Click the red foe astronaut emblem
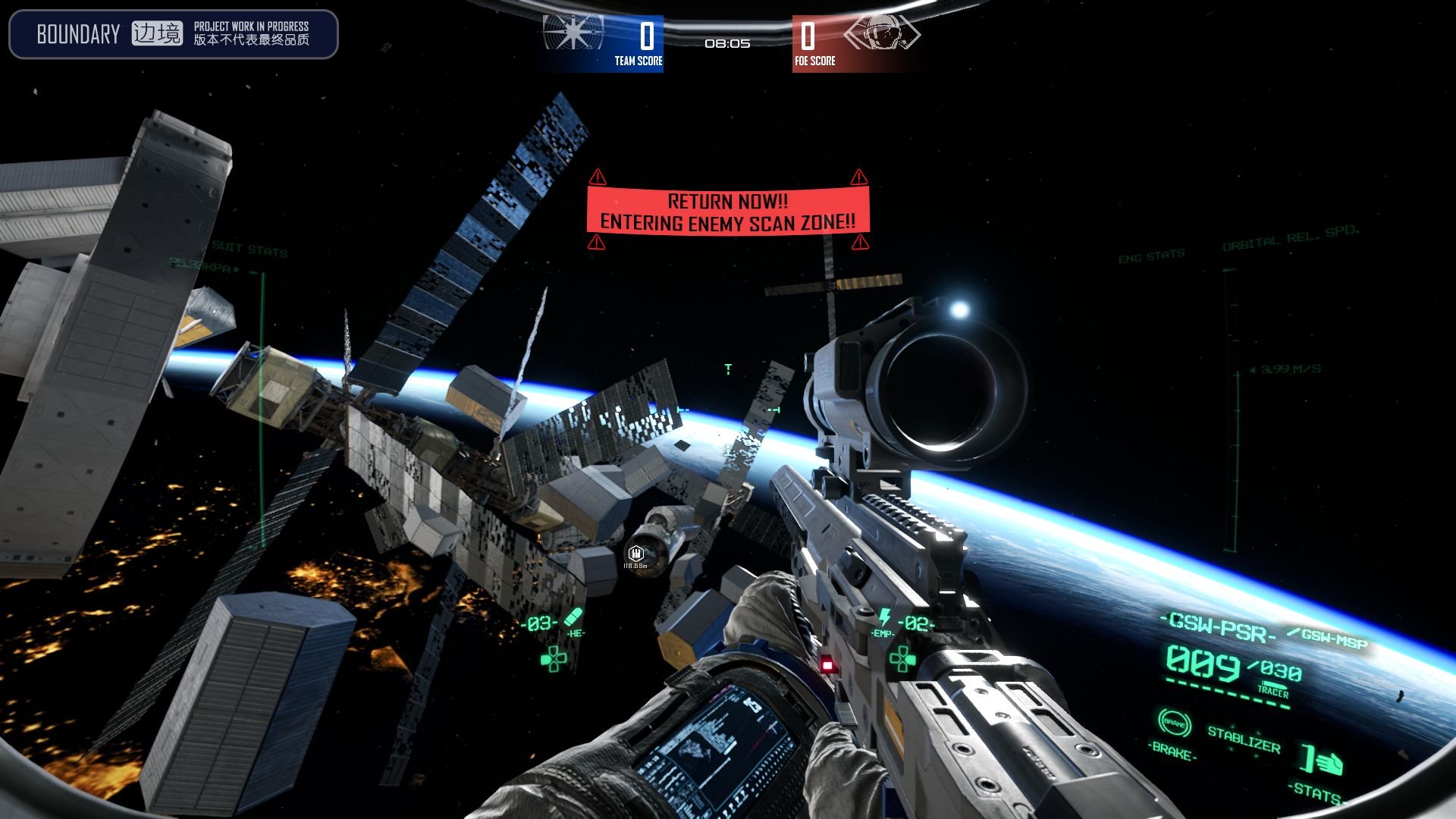1456x819 pixels. click(x=881, y=34)
